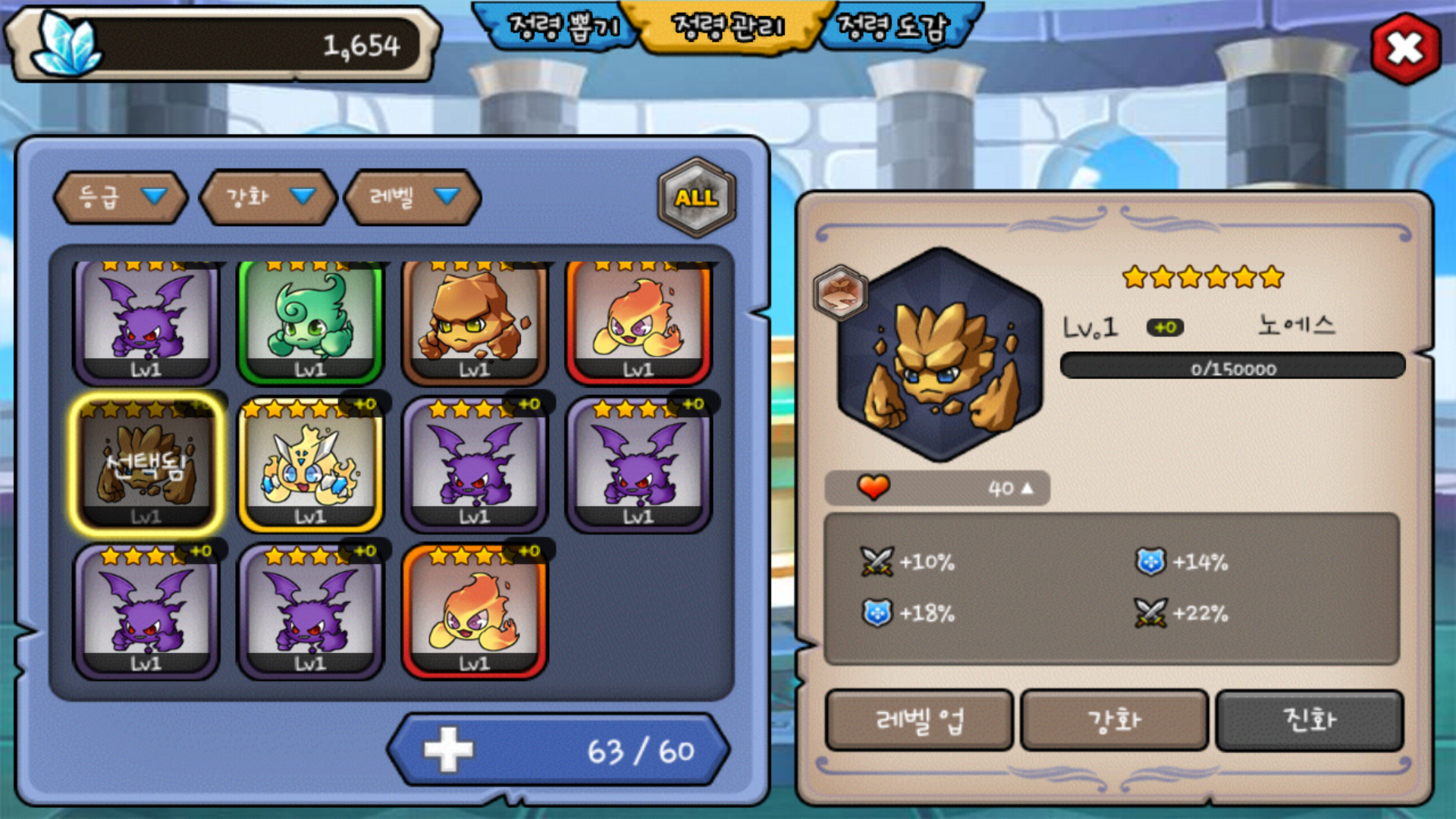Activate the 진화 evolution button

pos(1309,720)
